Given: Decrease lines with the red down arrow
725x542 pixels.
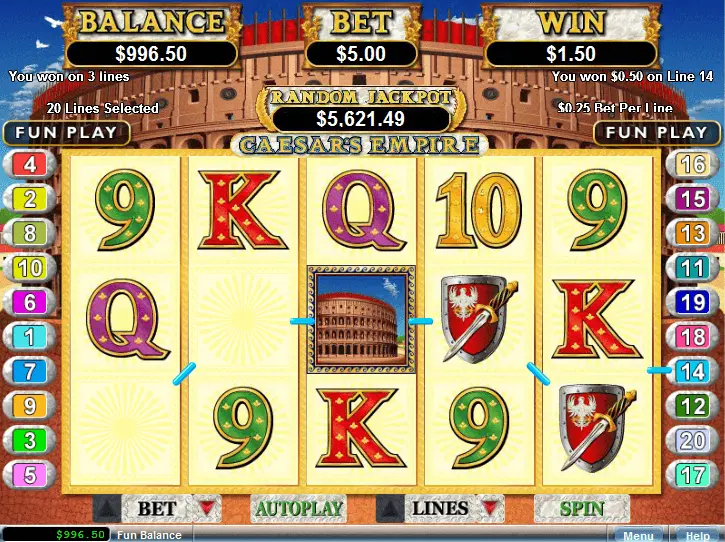Looking at the screenshot, I should 488,509.
